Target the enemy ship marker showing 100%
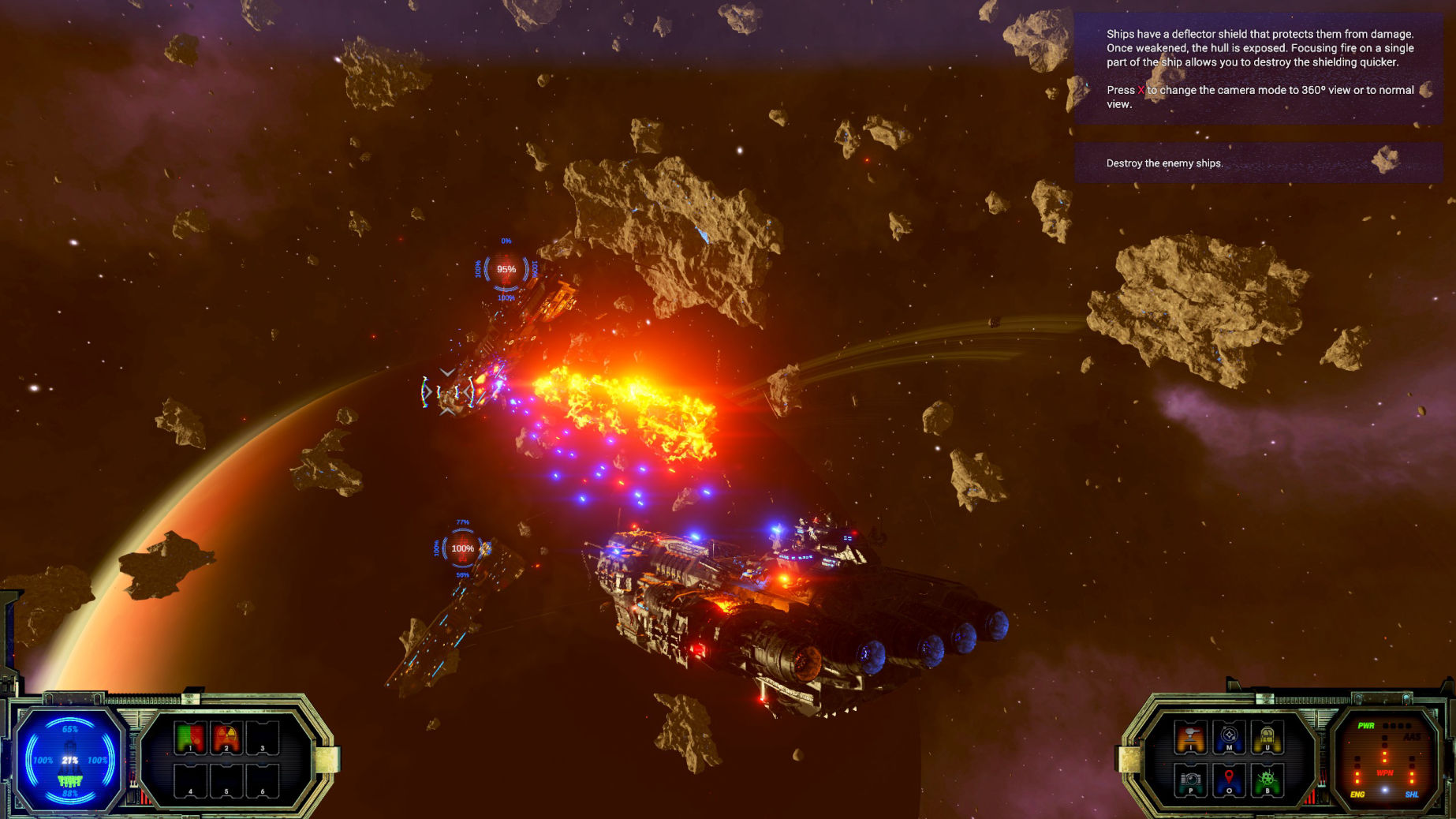 tap(462, 548)
